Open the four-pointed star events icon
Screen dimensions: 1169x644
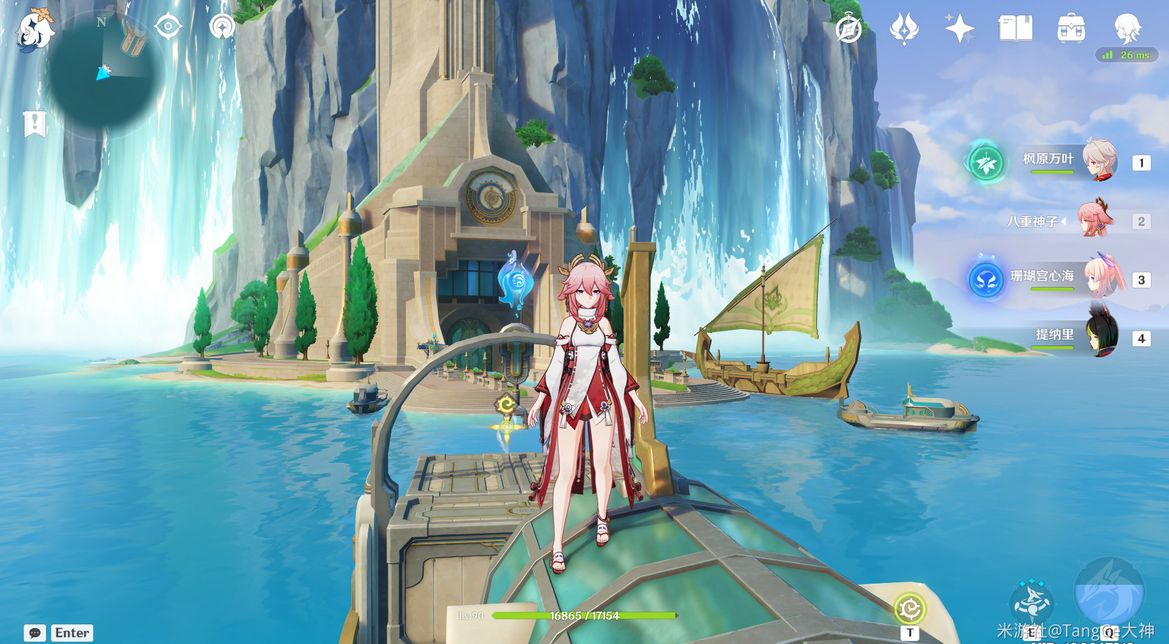pyautogui.click(x=959, y=28)
